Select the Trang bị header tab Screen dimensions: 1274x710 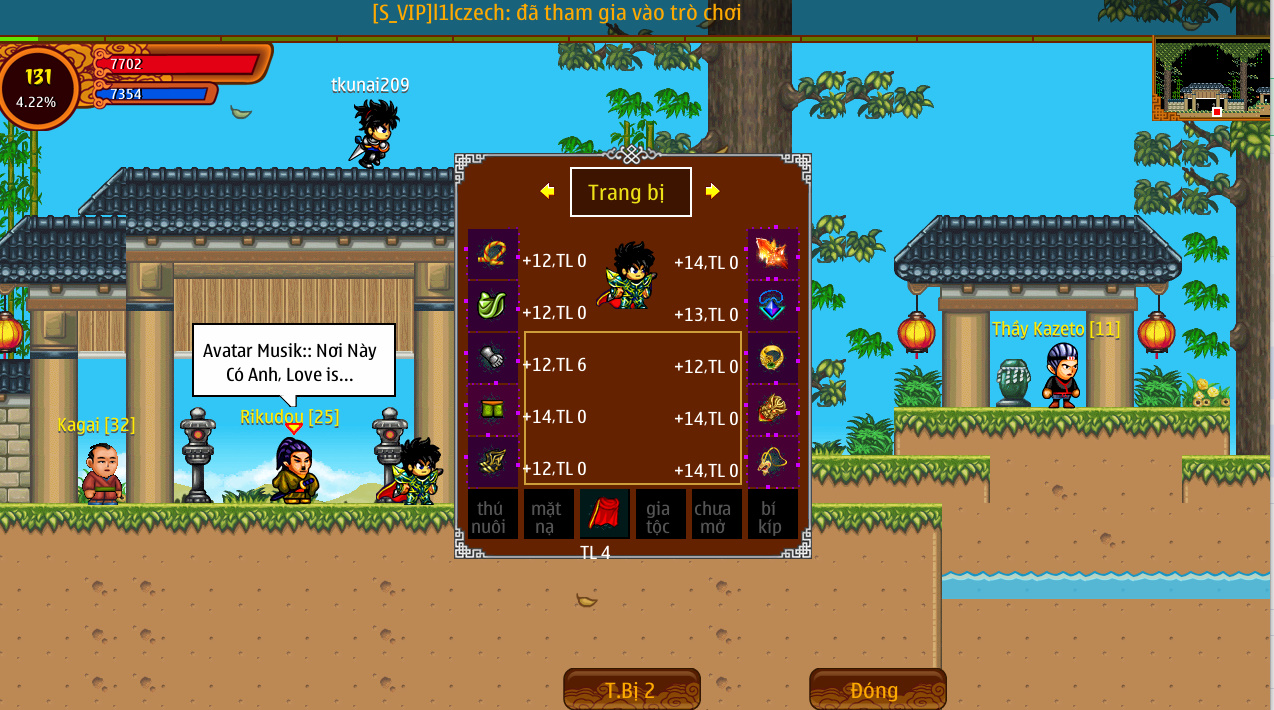[630, 192]
